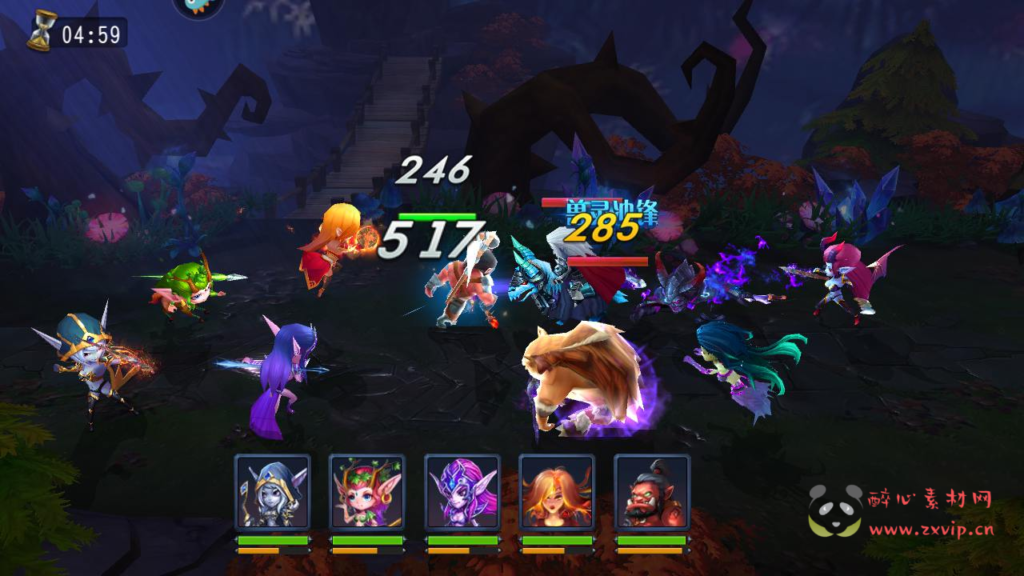The height and width of the screenshot is (576, 1024).
Task: Activate the leaf-crowned red-haired dryad portrait
Action: (367, 492)
